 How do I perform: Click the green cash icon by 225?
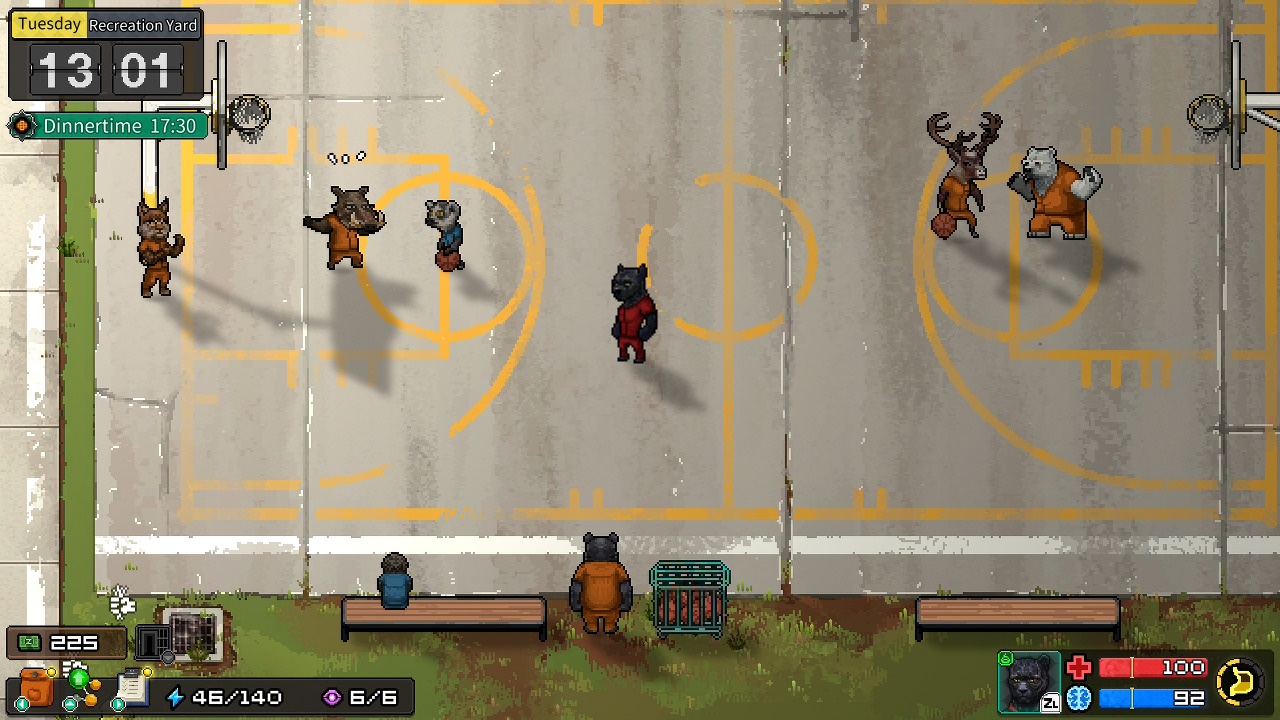(27, 641)
